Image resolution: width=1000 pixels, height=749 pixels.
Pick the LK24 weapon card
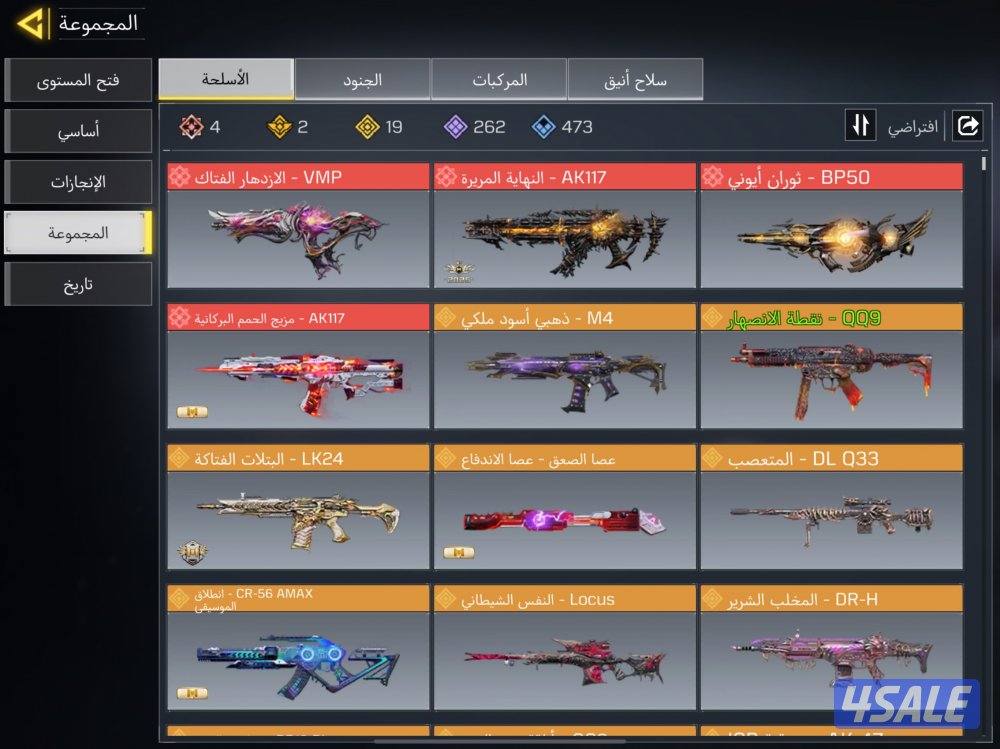point(298,508)
